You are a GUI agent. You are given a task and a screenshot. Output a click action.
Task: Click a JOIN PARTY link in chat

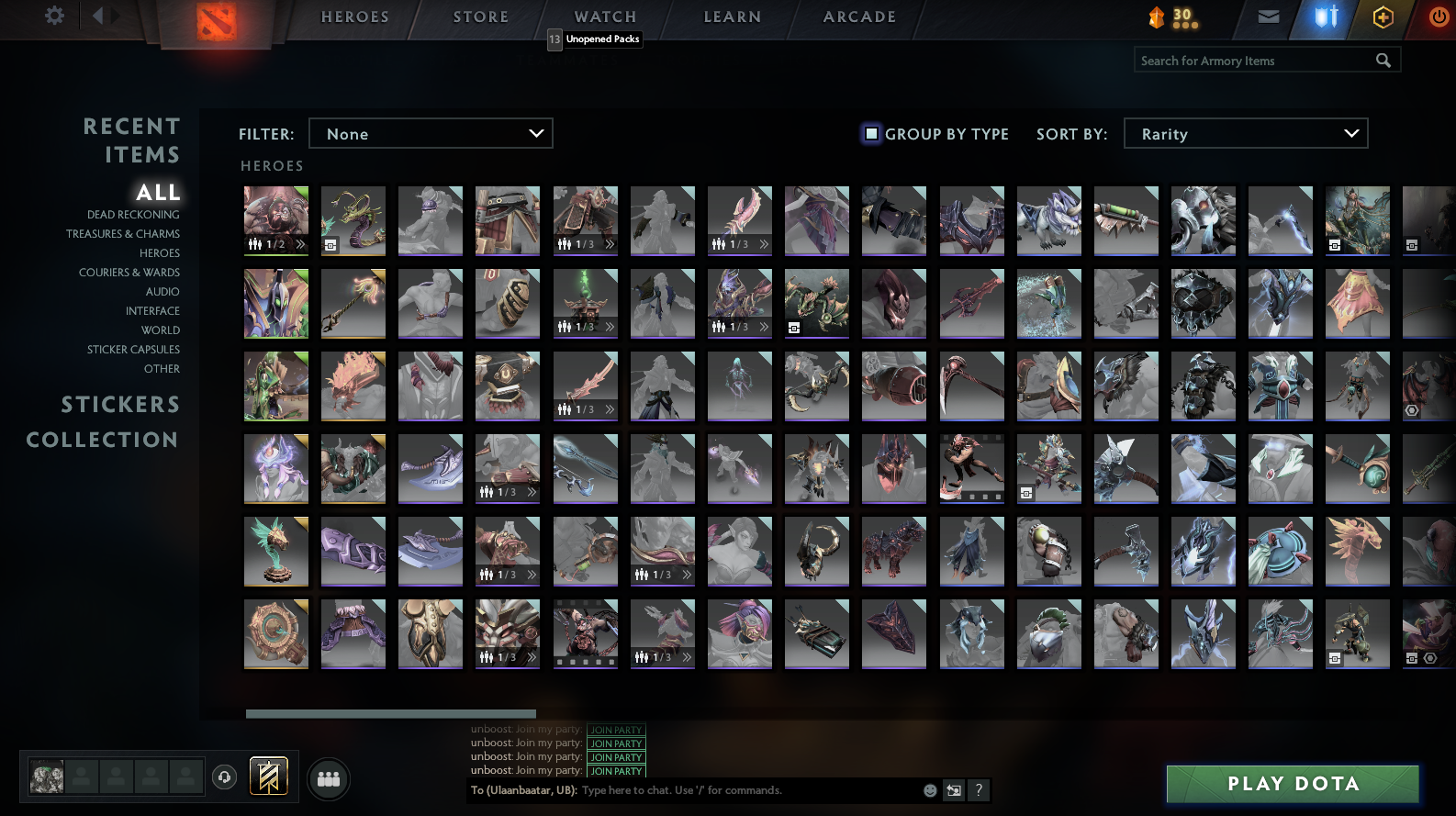pyautogui.click(x=615, y=756)
